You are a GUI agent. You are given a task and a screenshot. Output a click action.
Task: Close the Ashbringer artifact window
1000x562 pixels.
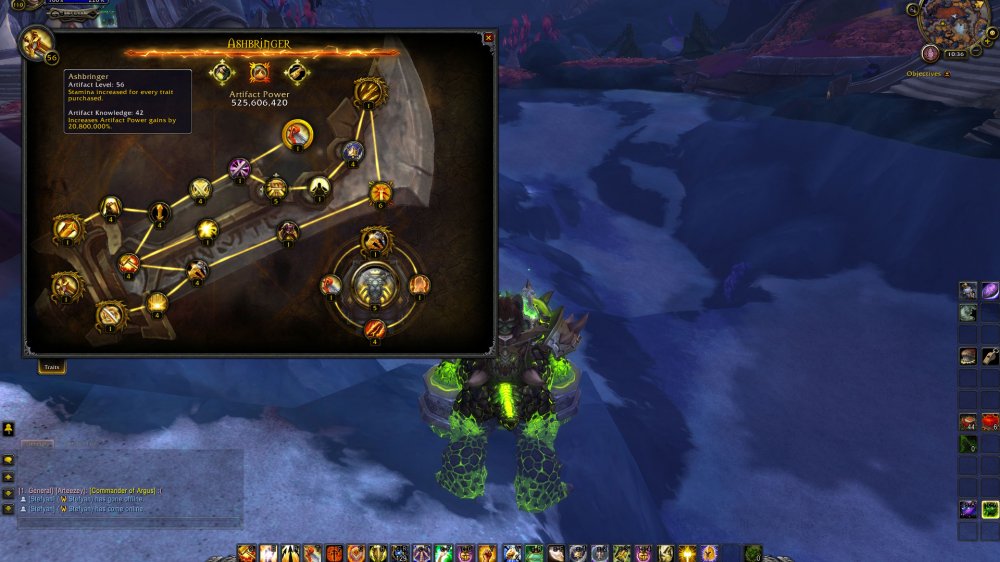point(488,38)
